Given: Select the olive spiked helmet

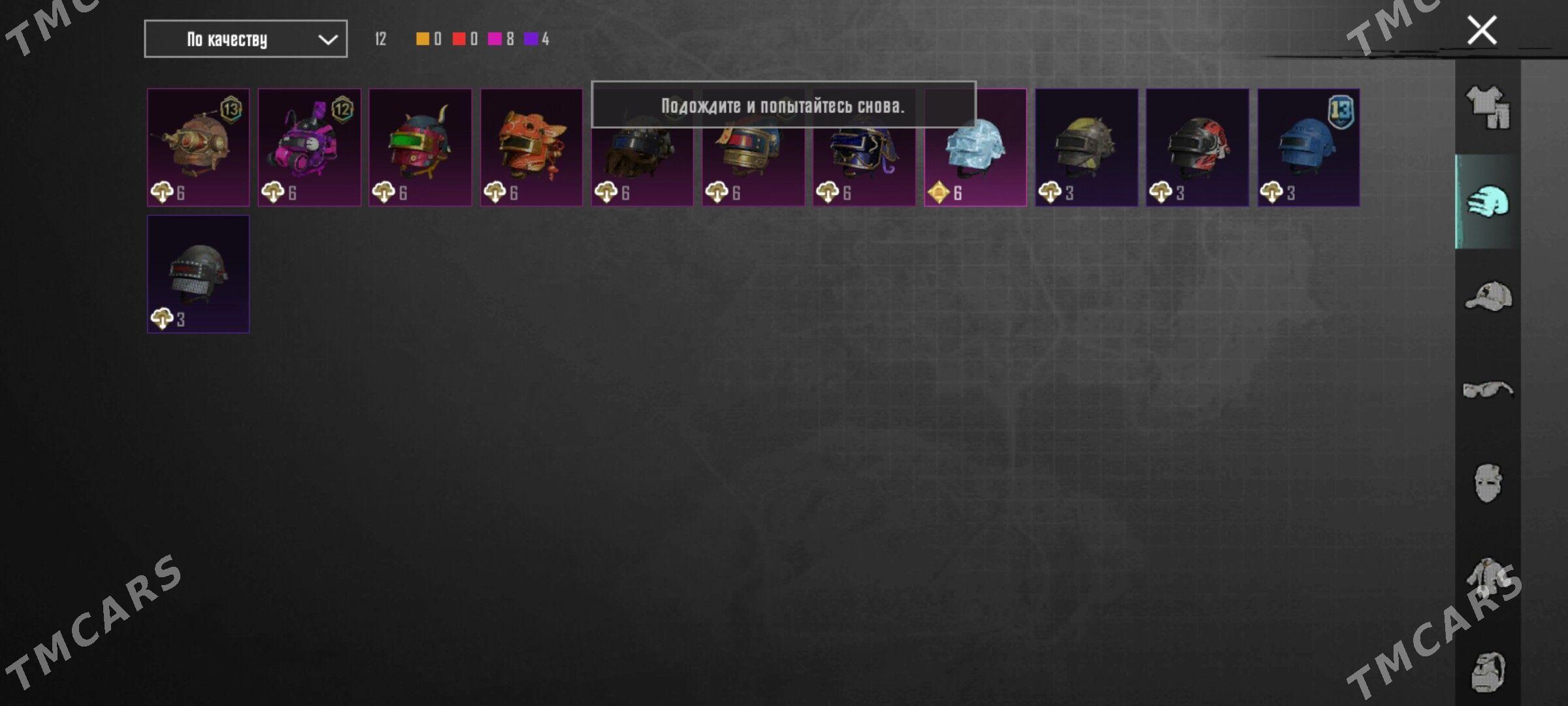Looking at the screenshot, I should pos(1086,148).
